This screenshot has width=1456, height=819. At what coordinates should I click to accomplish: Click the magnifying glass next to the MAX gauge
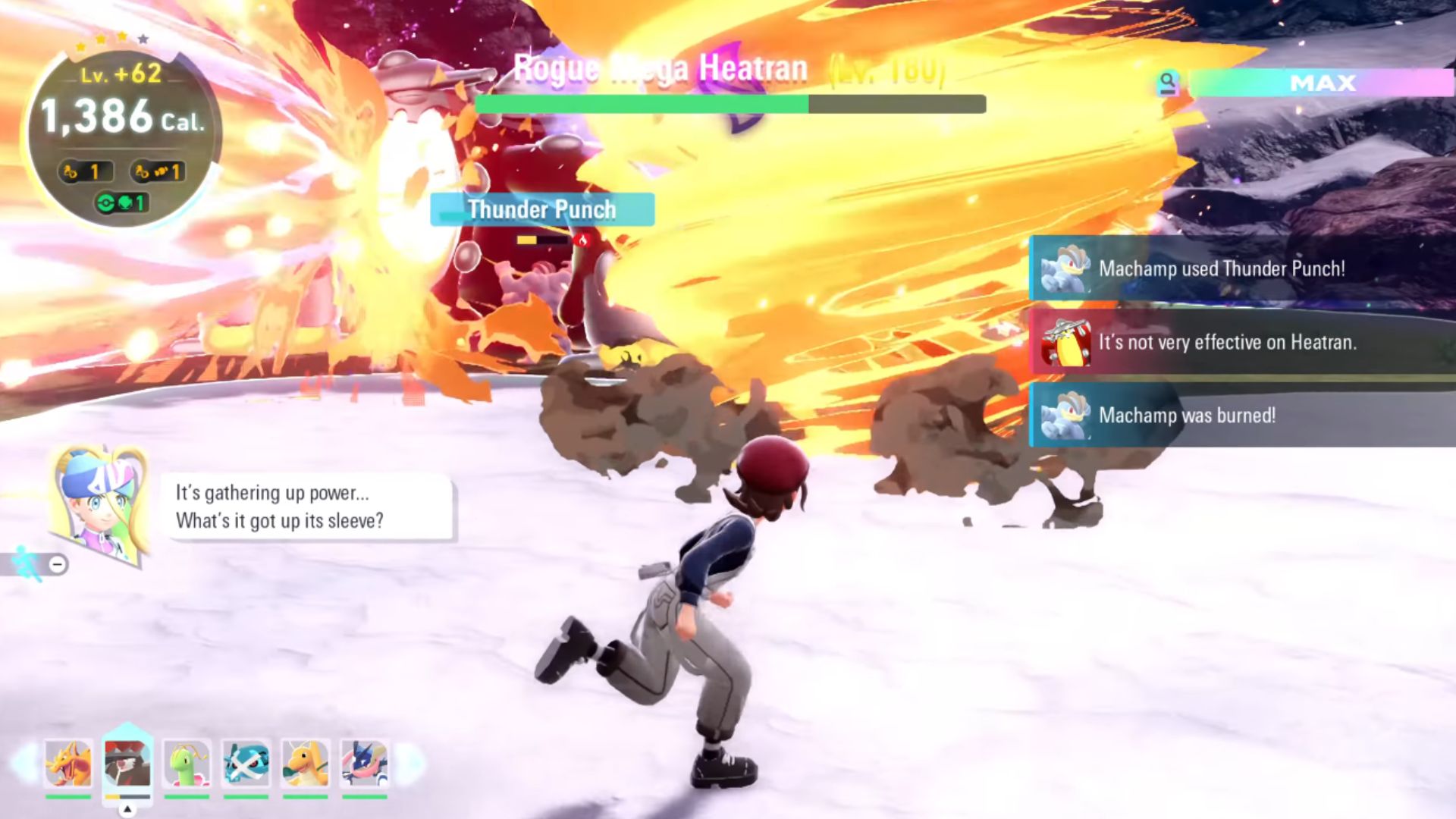click(1169, 82)
